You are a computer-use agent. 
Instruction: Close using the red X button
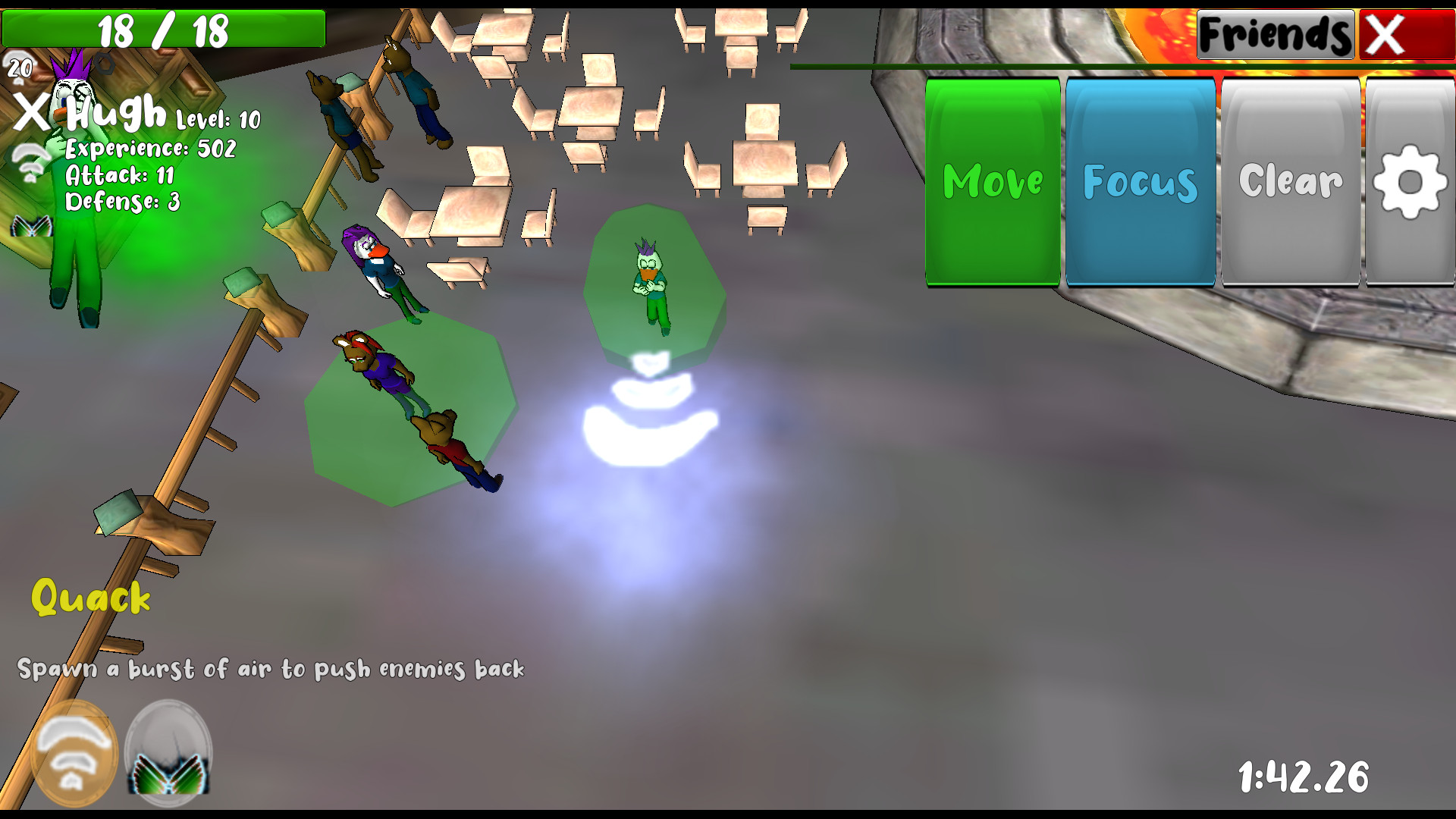(x=1405, y=34)
